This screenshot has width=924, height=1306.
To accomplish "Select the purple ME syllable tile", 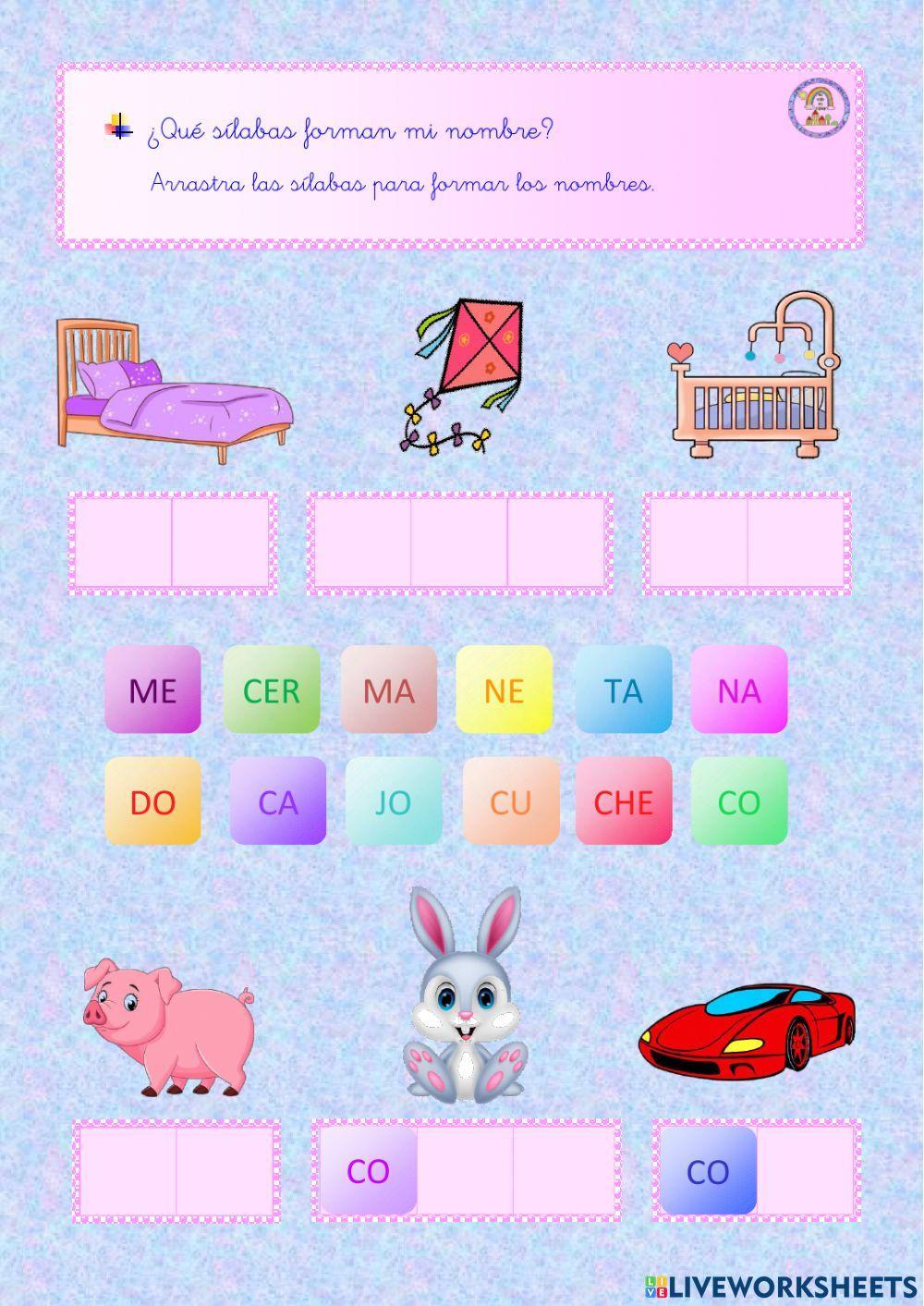I will pyautogui.click(x=152, y=690).
